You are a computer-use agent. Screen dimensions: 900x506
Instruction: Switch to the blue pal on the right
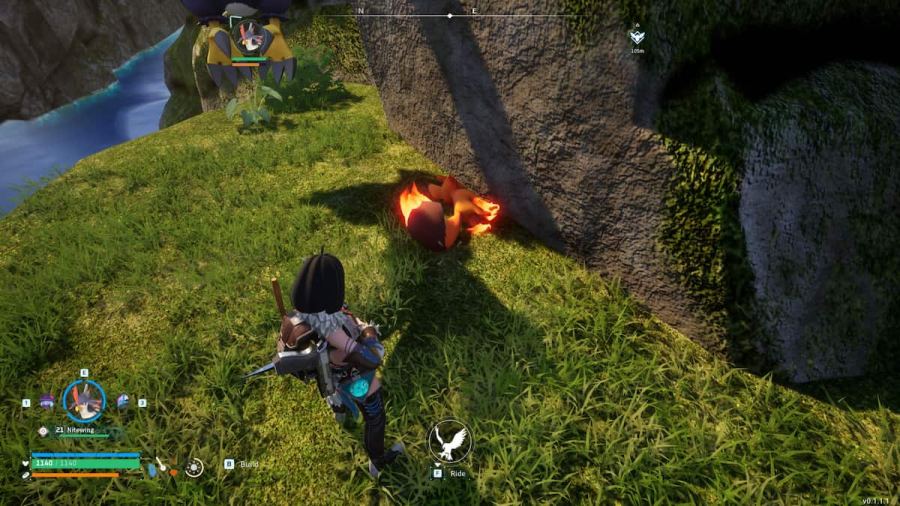point(122,401)
